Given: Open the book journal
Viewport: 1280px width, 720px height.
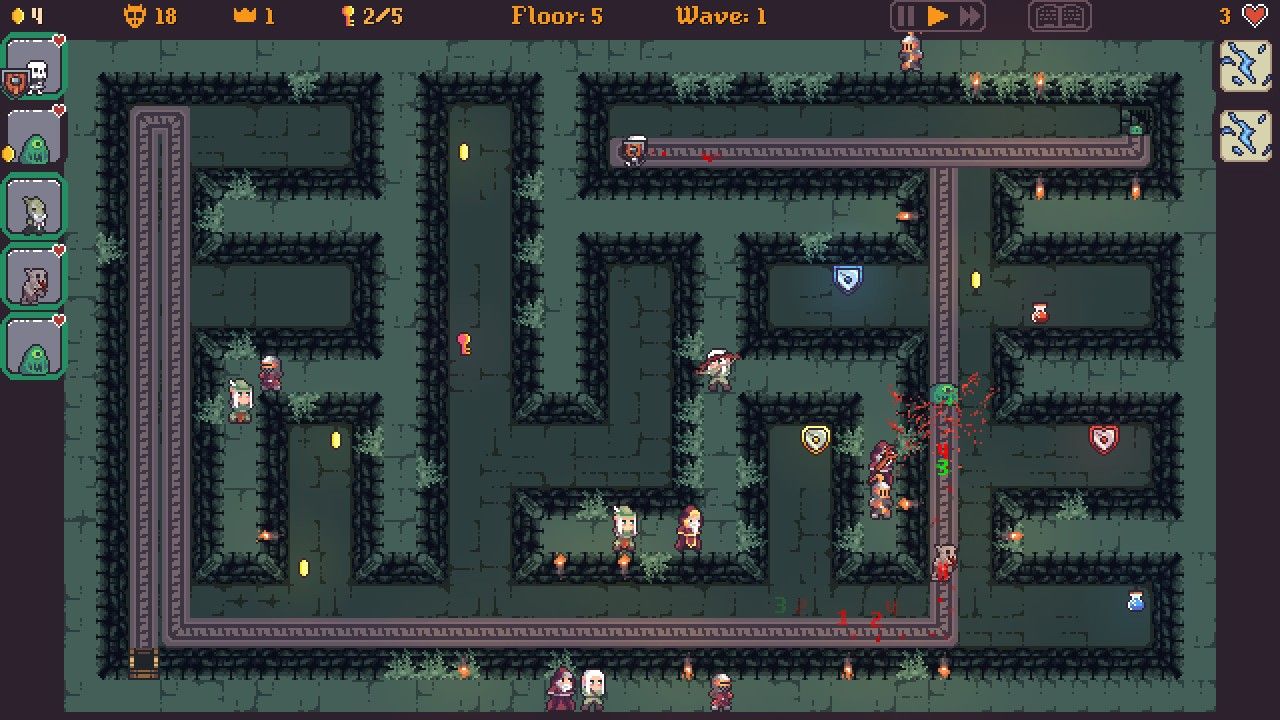Looking at the screenshot, I should click(1059, 16).
